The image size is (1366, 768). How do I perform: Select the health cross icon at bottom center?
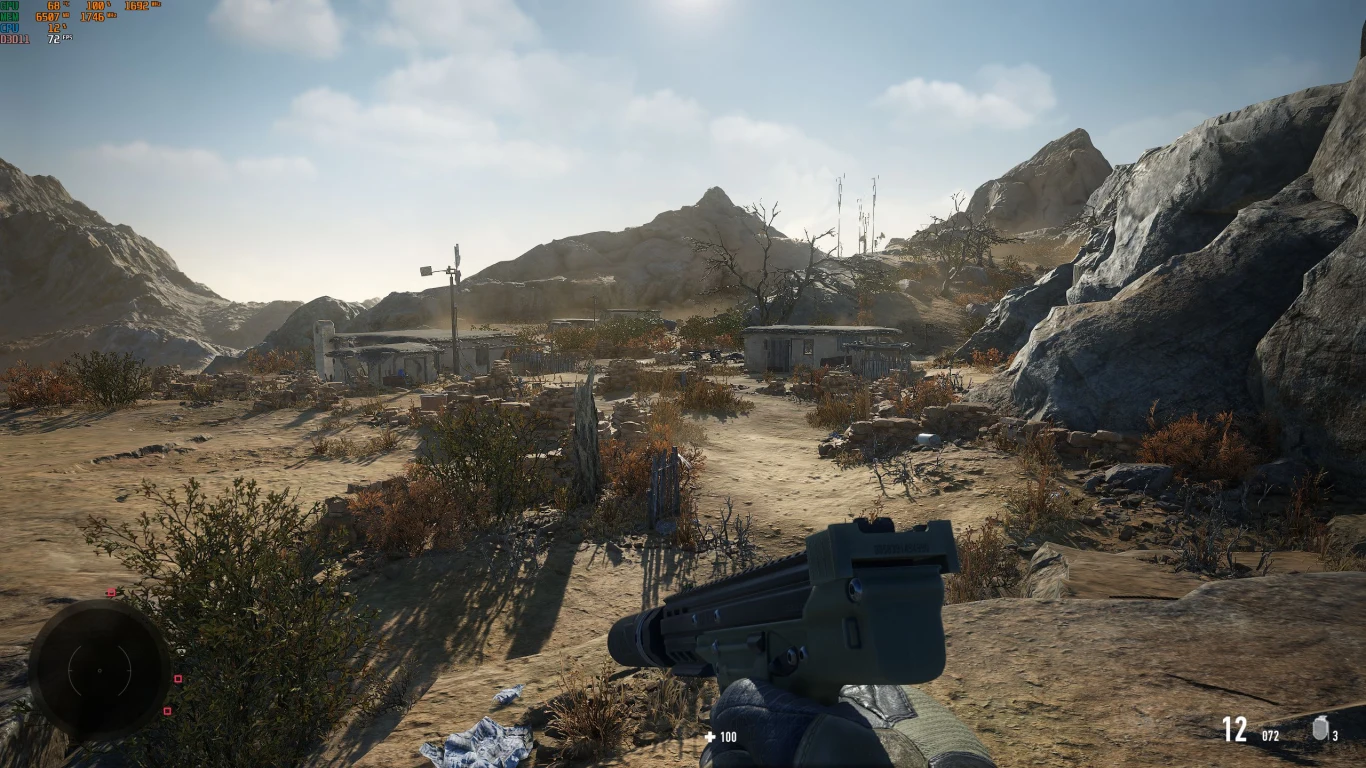(711, 737)
